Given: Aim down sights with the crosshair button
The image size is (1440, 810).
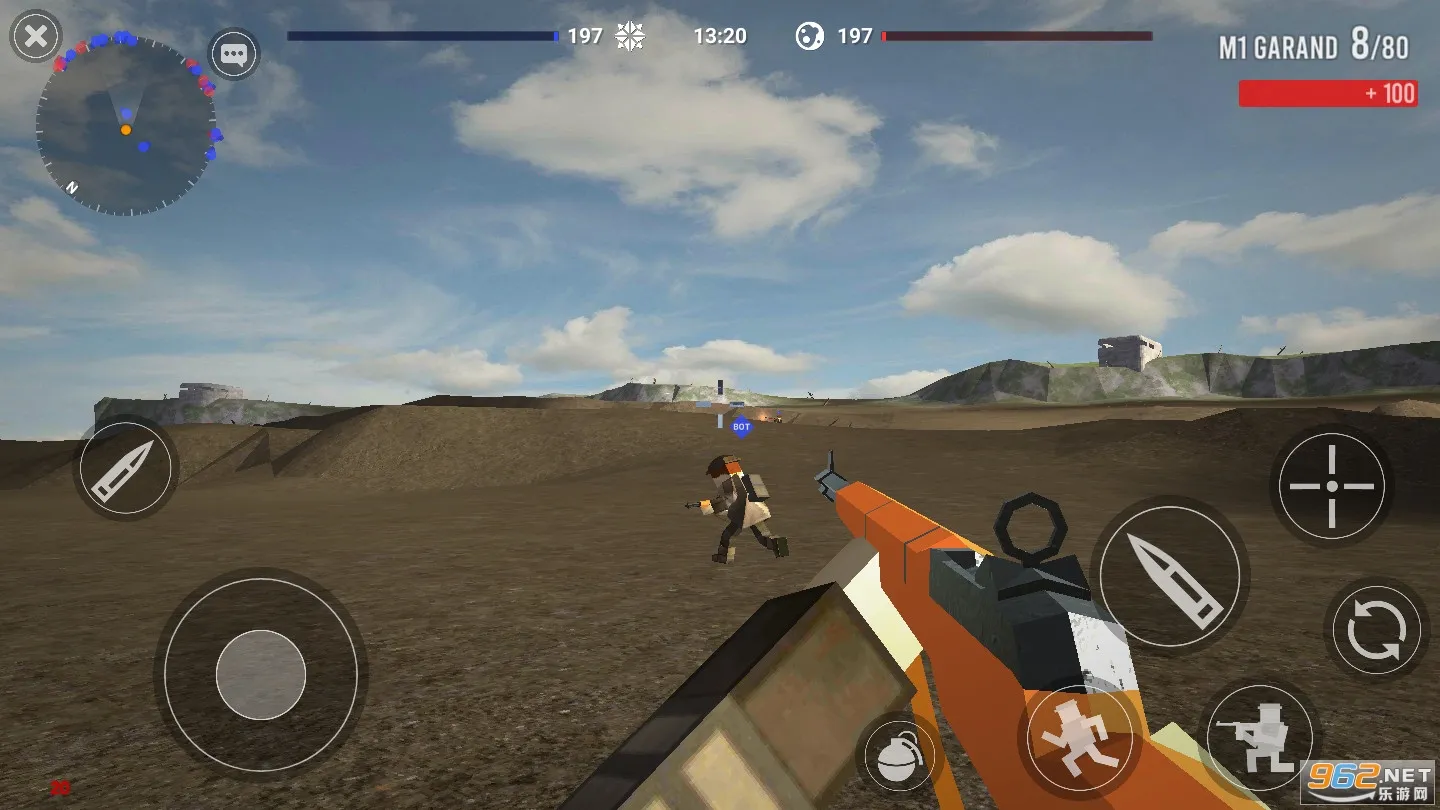Looking at the screenshot, I should pos(1331,486).
